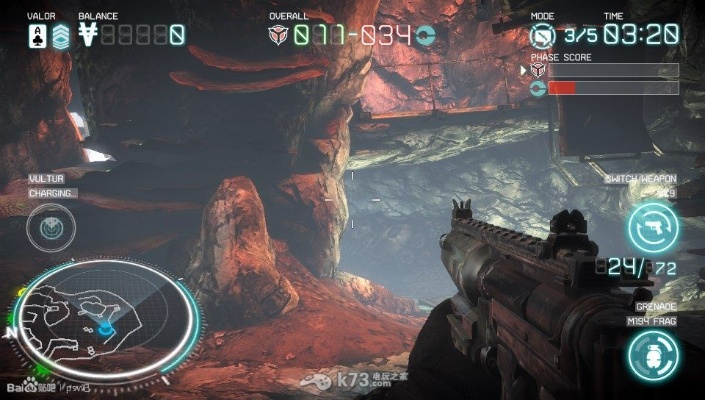
Task: Throw the M194 Frag grenade
Action: [653, 354]
